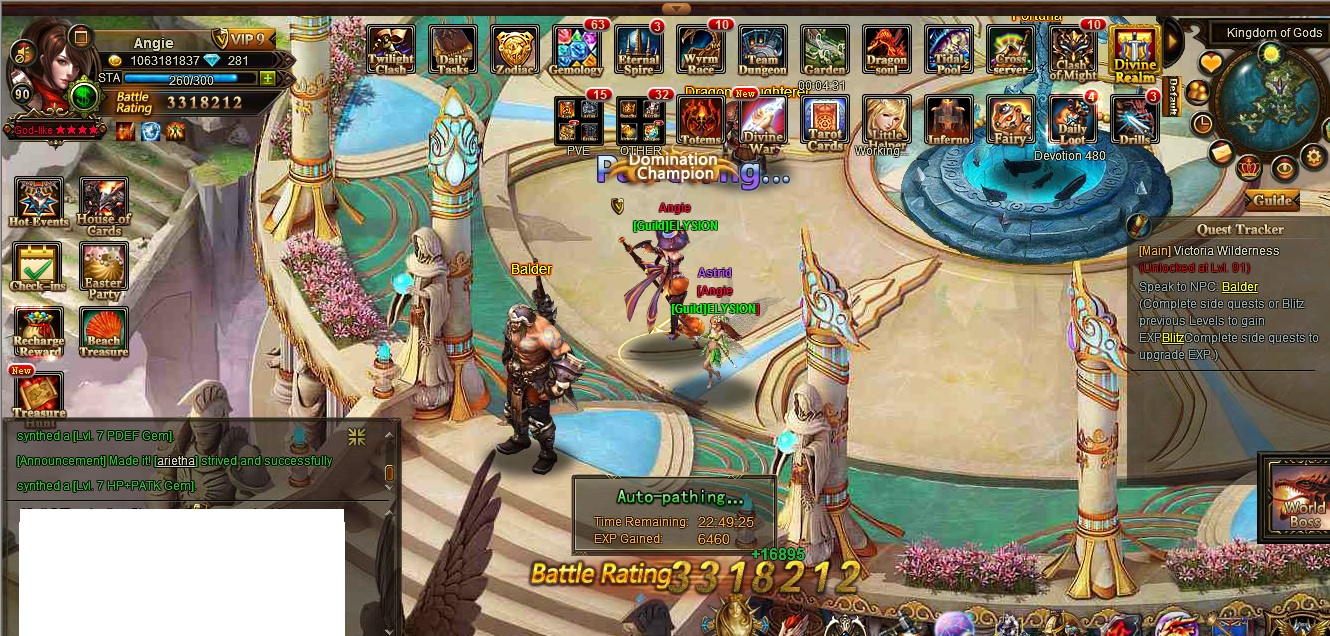The height and width of the screenshot is (636, 1330).
Task: Add stamina with the green plus button
Action: point(268,79)
